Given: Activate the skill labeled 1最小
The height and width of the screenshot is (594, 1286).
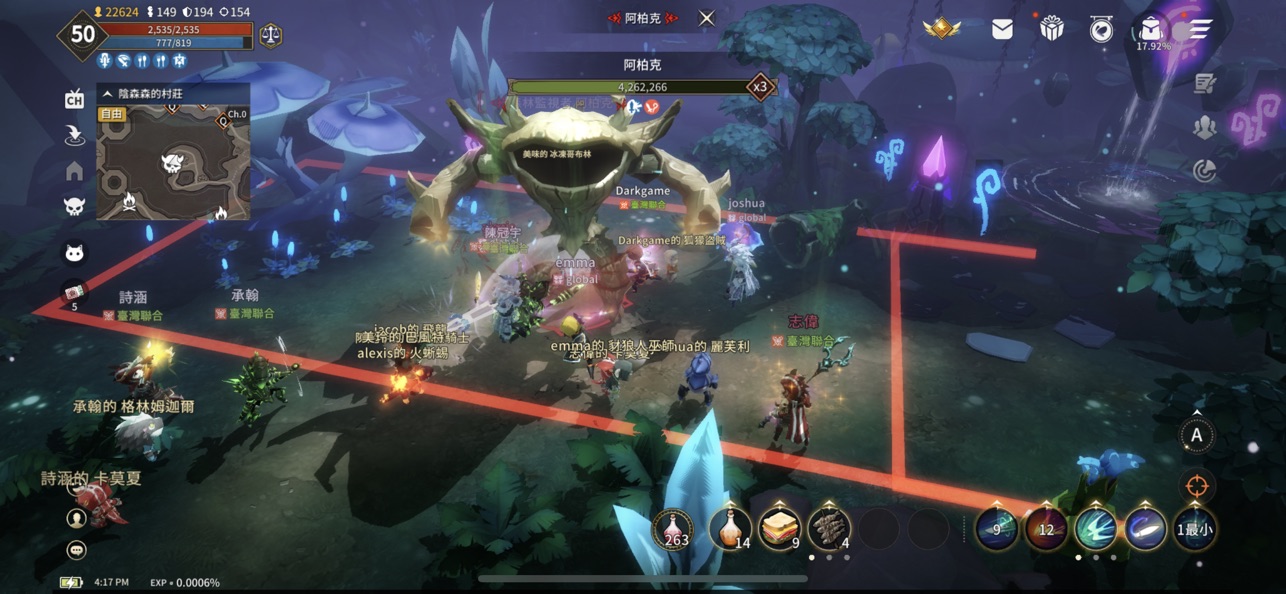Looking at the screenshot, I should coord(1195,530).
